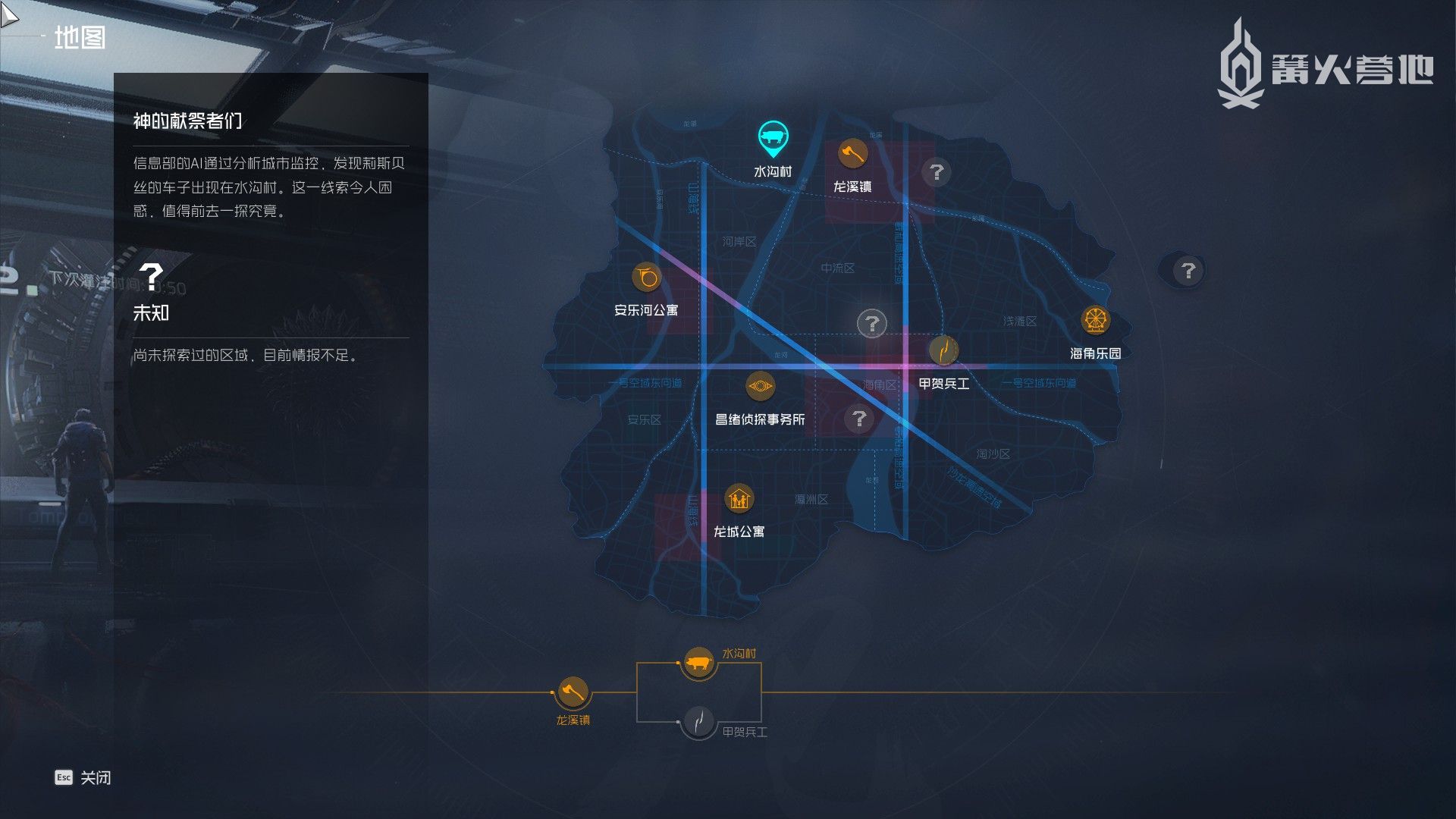This screenshot has height=819, width=1456.
Task: Select the 水沟村 pig map marker
Action: (773, 138)
